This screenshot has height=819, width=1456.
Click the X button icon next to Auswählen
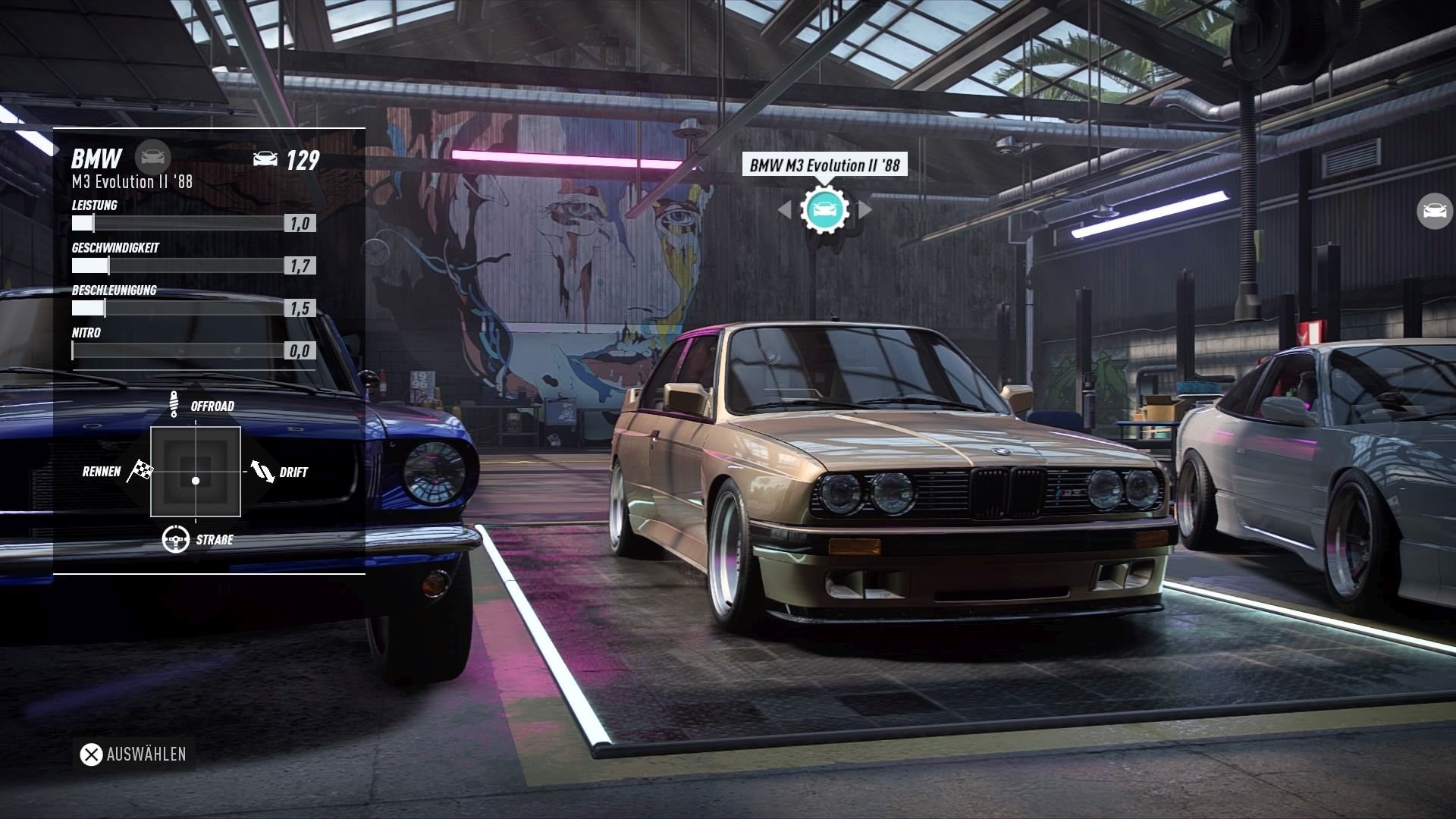91,755
